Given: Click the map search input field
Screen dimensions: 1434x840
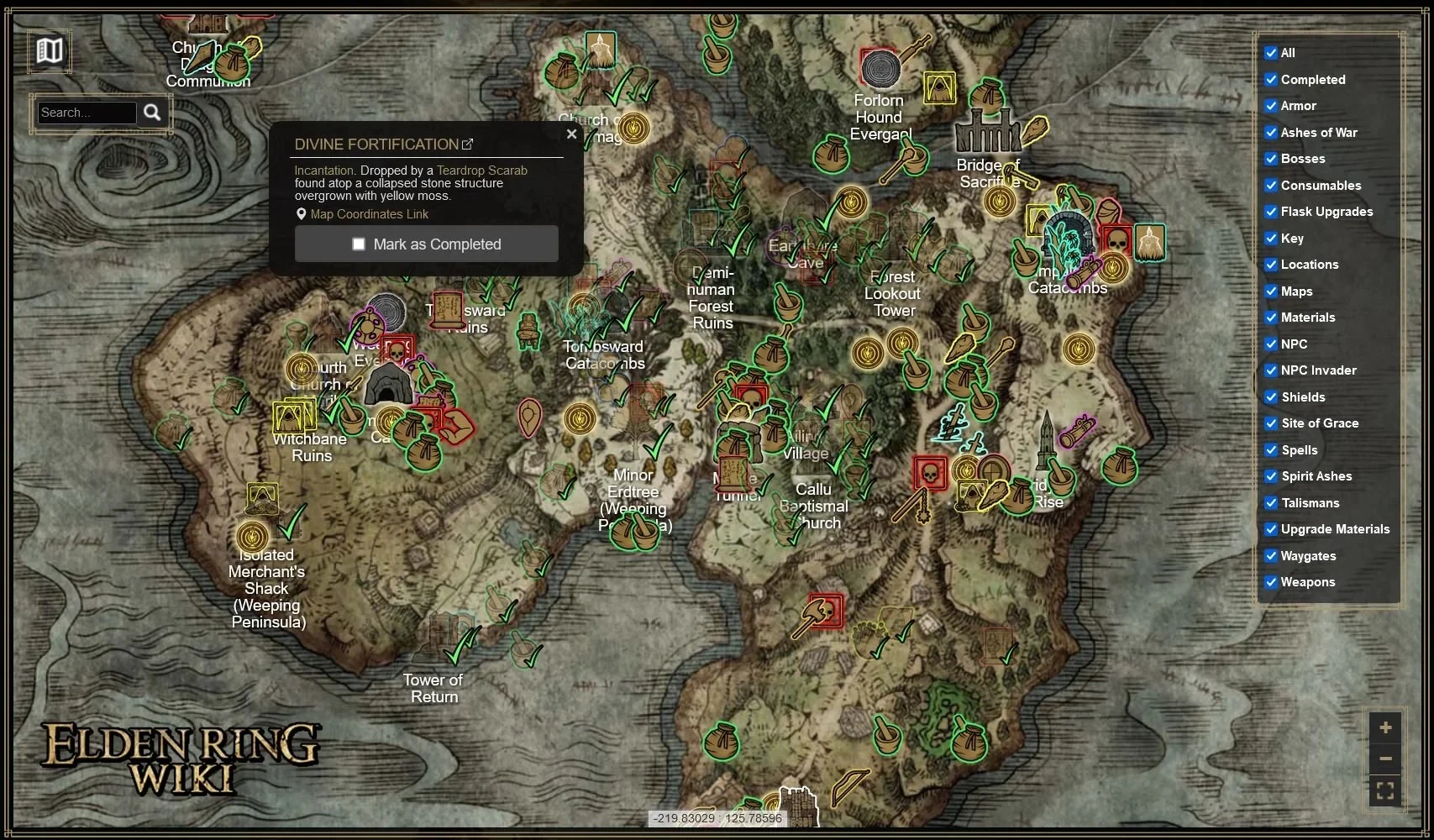Looking at the screenshot, I should pyautogui.click(x=87, y=113).
